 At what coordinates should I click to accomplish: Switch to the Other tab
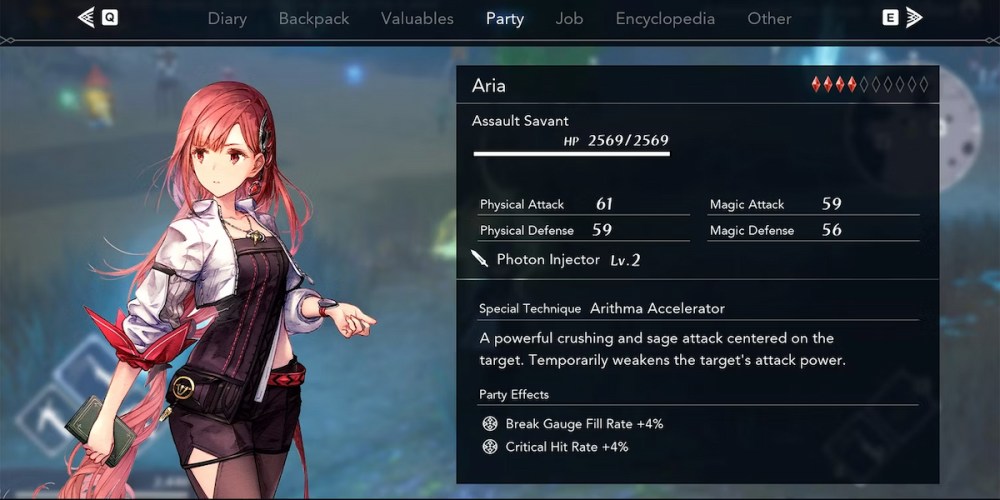click(x=769, y=18)
